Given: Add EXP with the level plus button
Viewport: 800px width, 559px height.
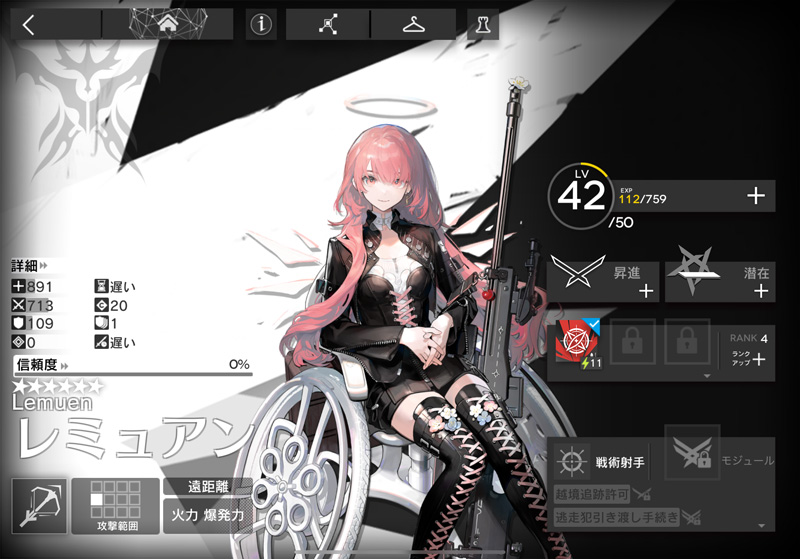Looking at the screenshot, I should pos(756,197).
